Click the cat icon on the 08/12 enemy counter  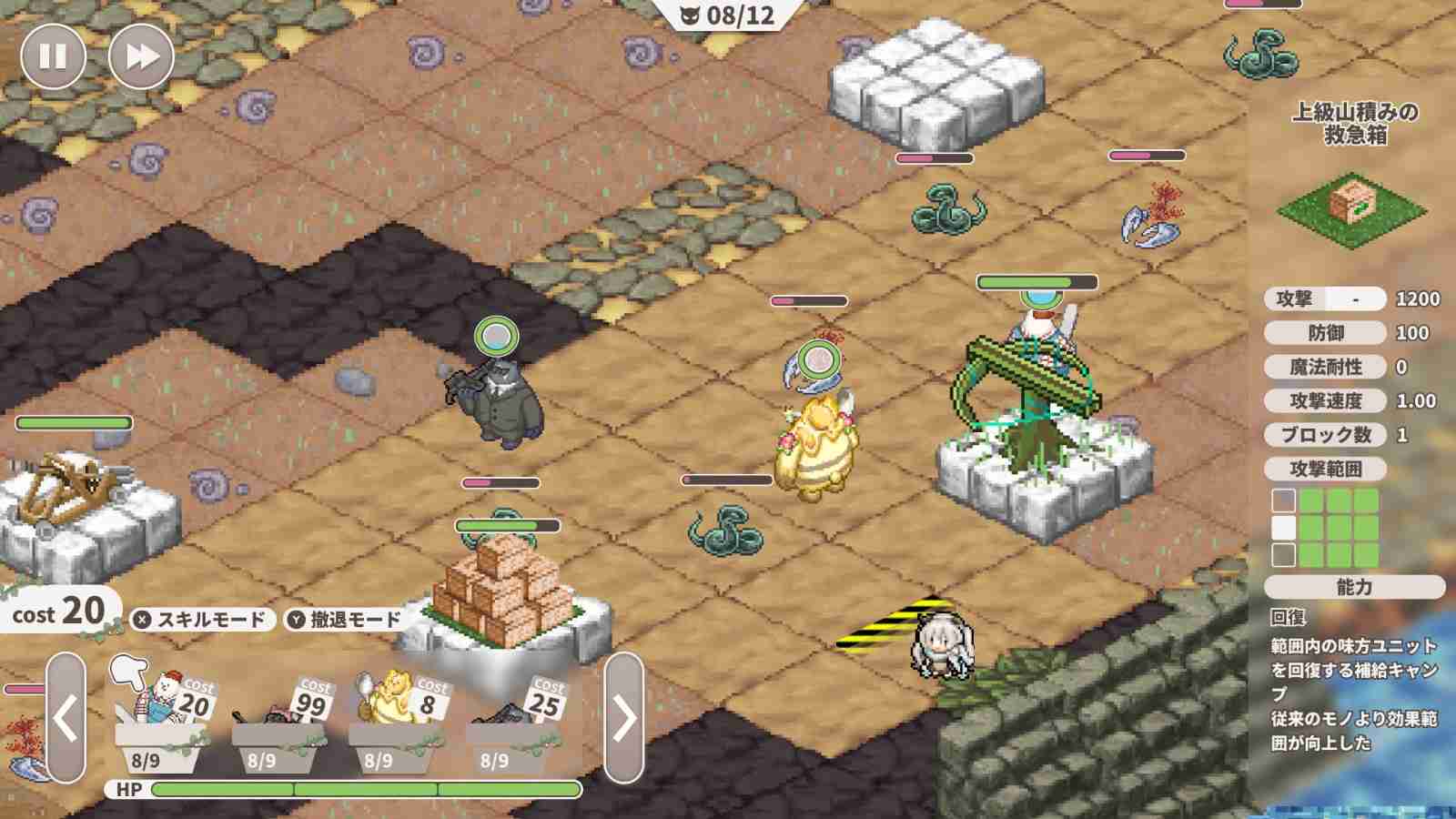click(x=690, y=14)
